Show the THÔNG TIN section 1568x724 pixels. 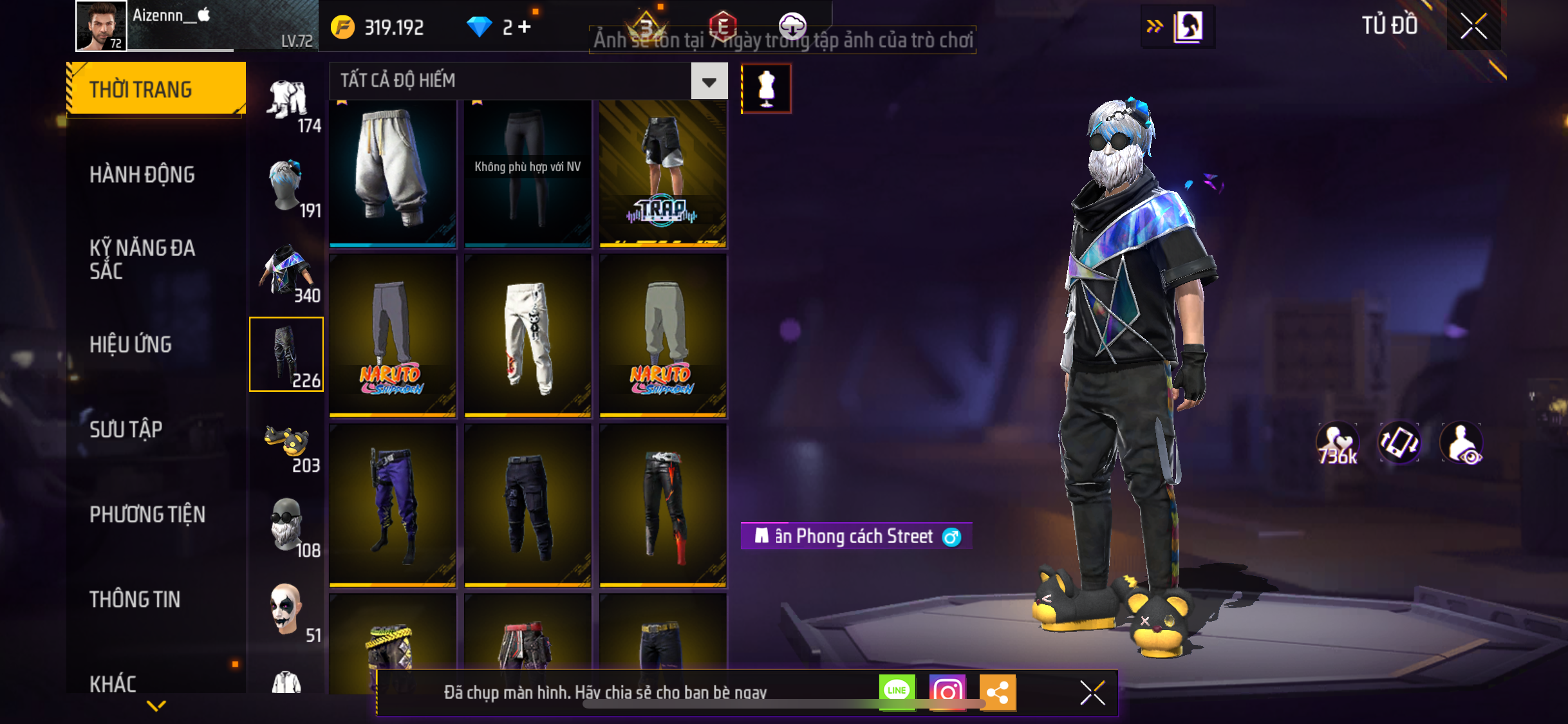135,599
